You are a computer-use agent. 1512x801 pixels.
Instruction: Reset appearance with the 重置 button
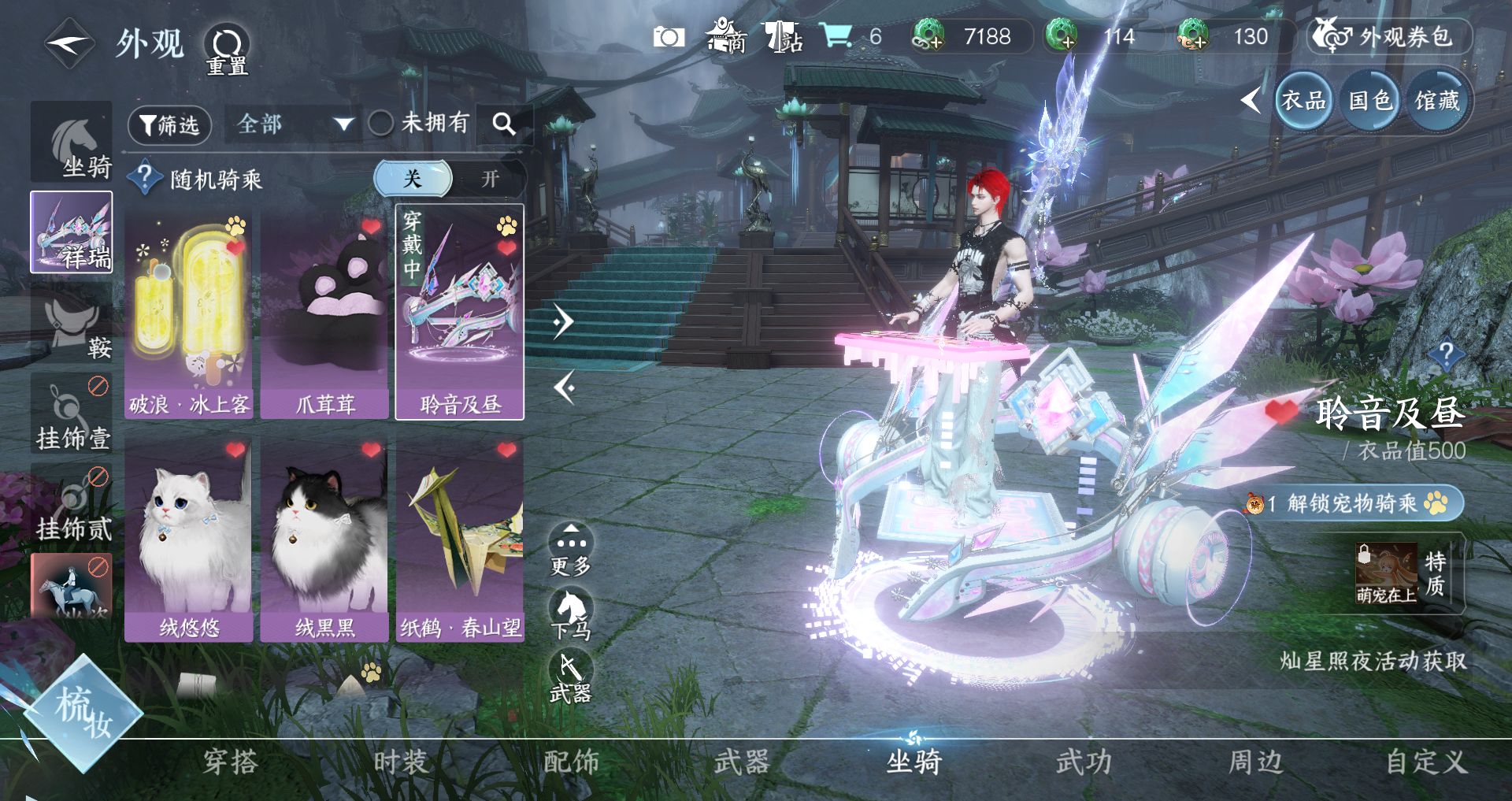pos(227,49)
